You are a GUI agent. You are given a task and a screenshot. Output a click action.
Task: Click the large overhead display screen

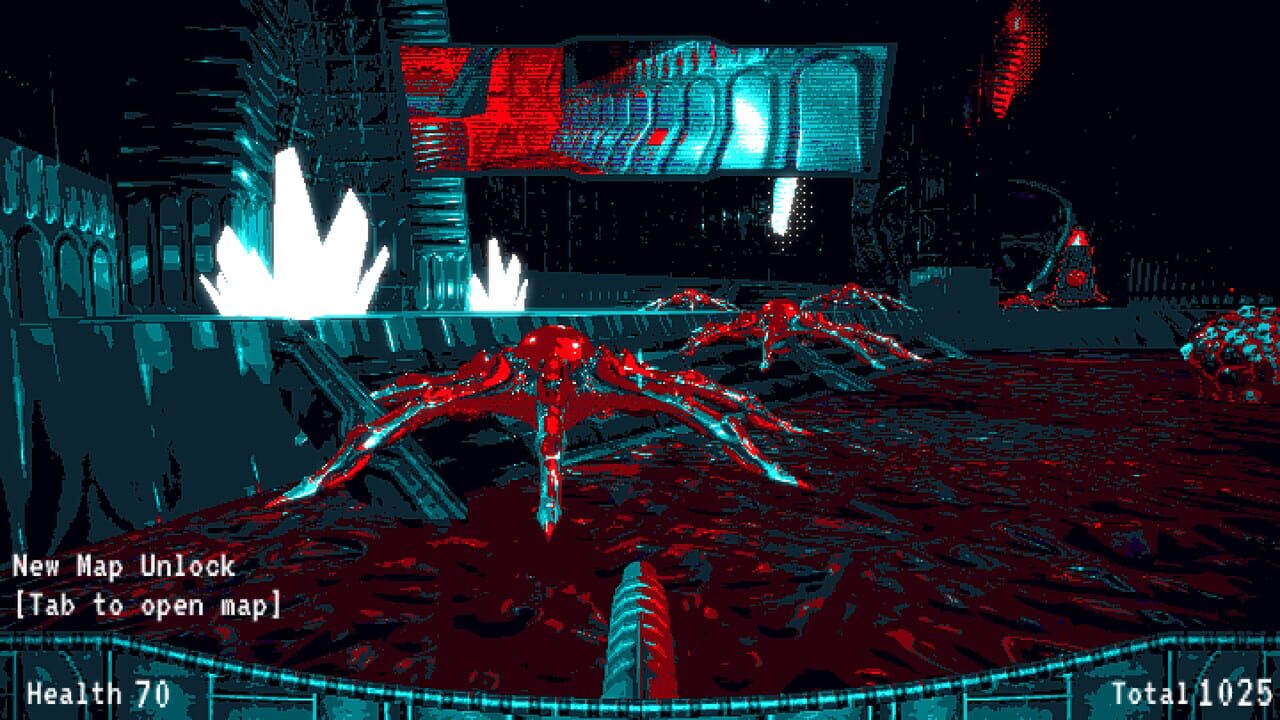pyautogui.click(x=640, y=105)
